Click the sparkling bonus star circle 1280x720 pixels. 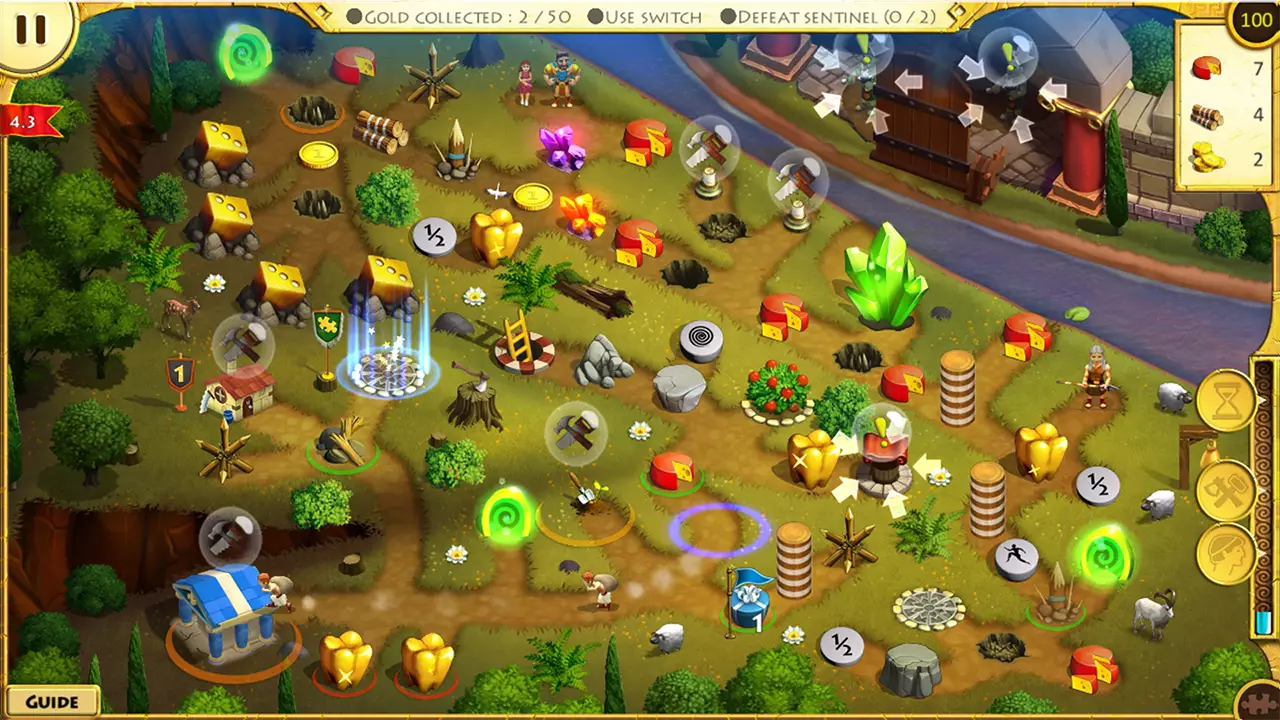390,375
